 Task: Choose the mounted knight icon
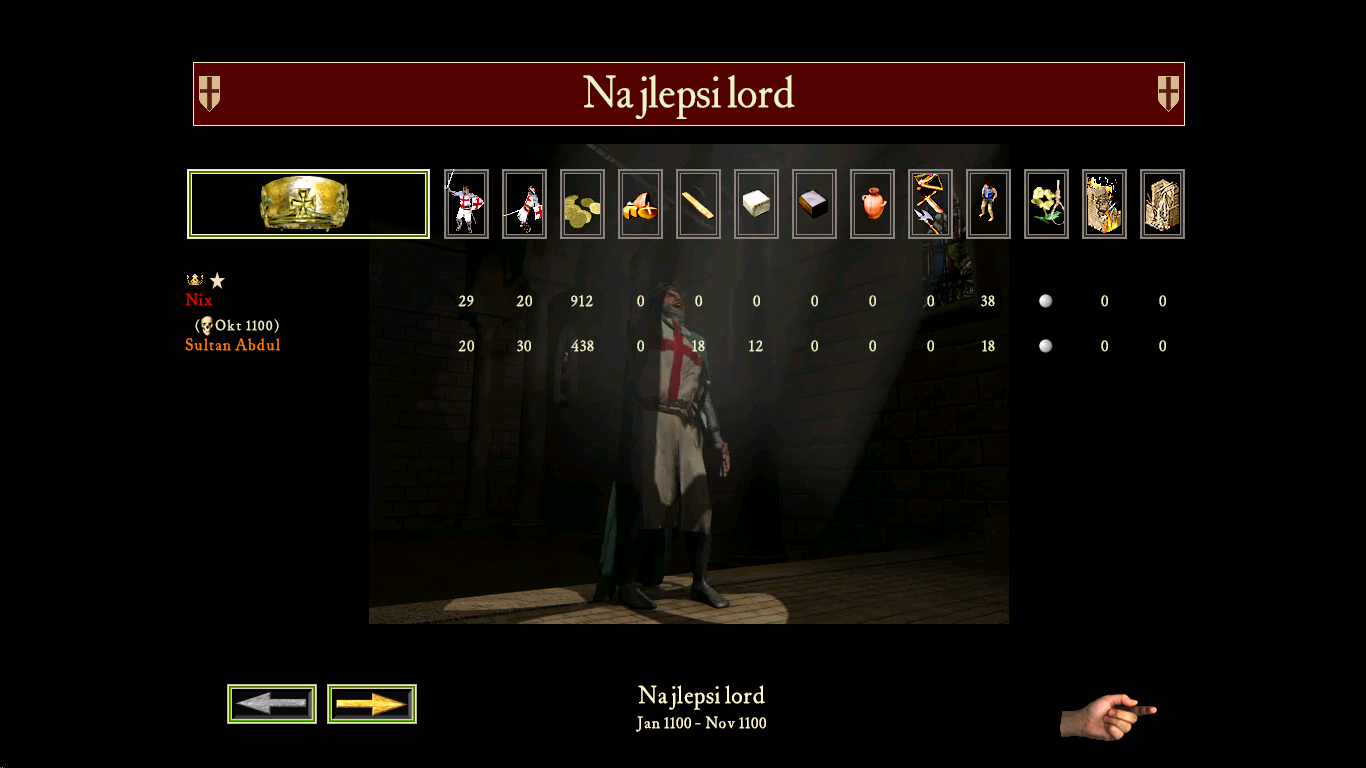click(x=524, y=204)
